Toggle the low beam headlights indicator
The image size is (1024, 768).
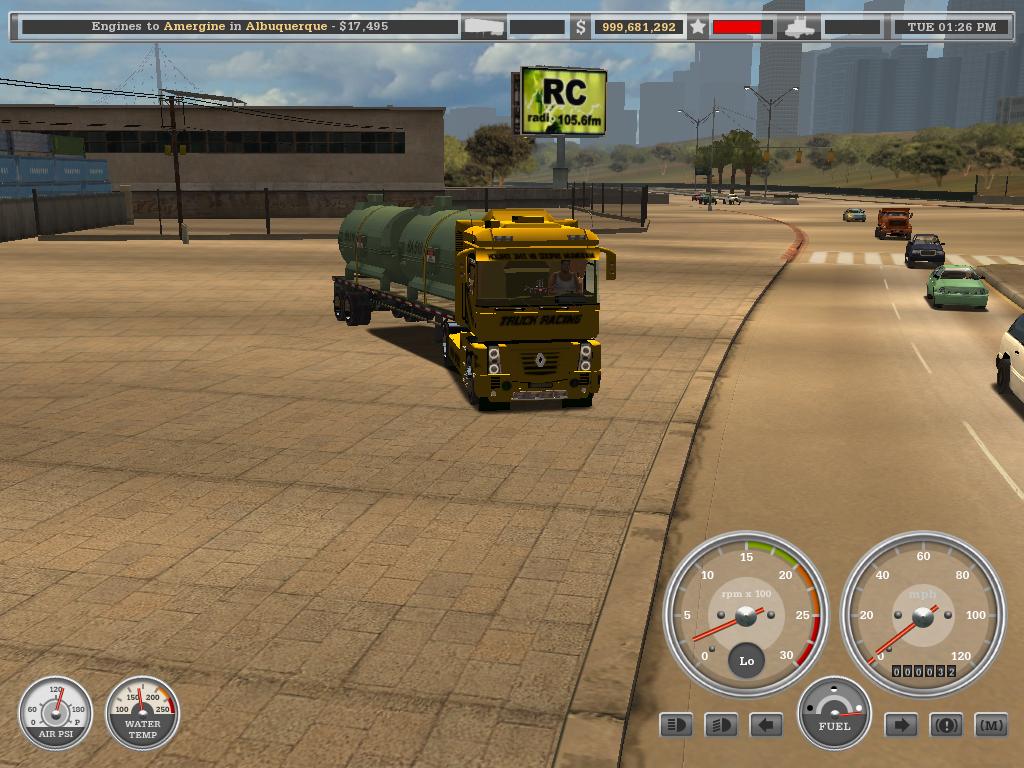[721, 725]
